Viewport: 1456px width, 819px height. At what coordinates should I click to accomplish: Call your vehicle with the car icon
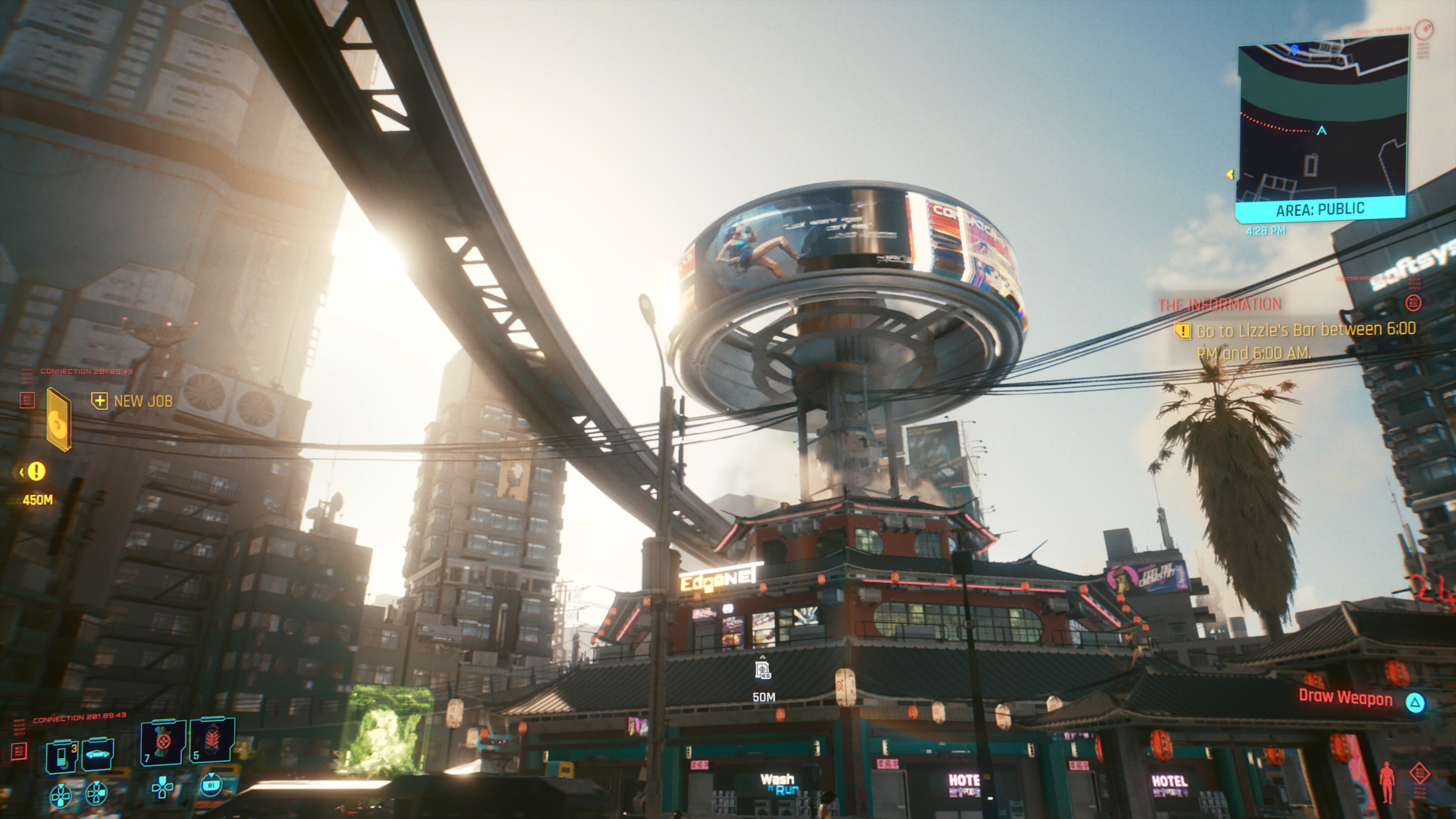[98, 754]
